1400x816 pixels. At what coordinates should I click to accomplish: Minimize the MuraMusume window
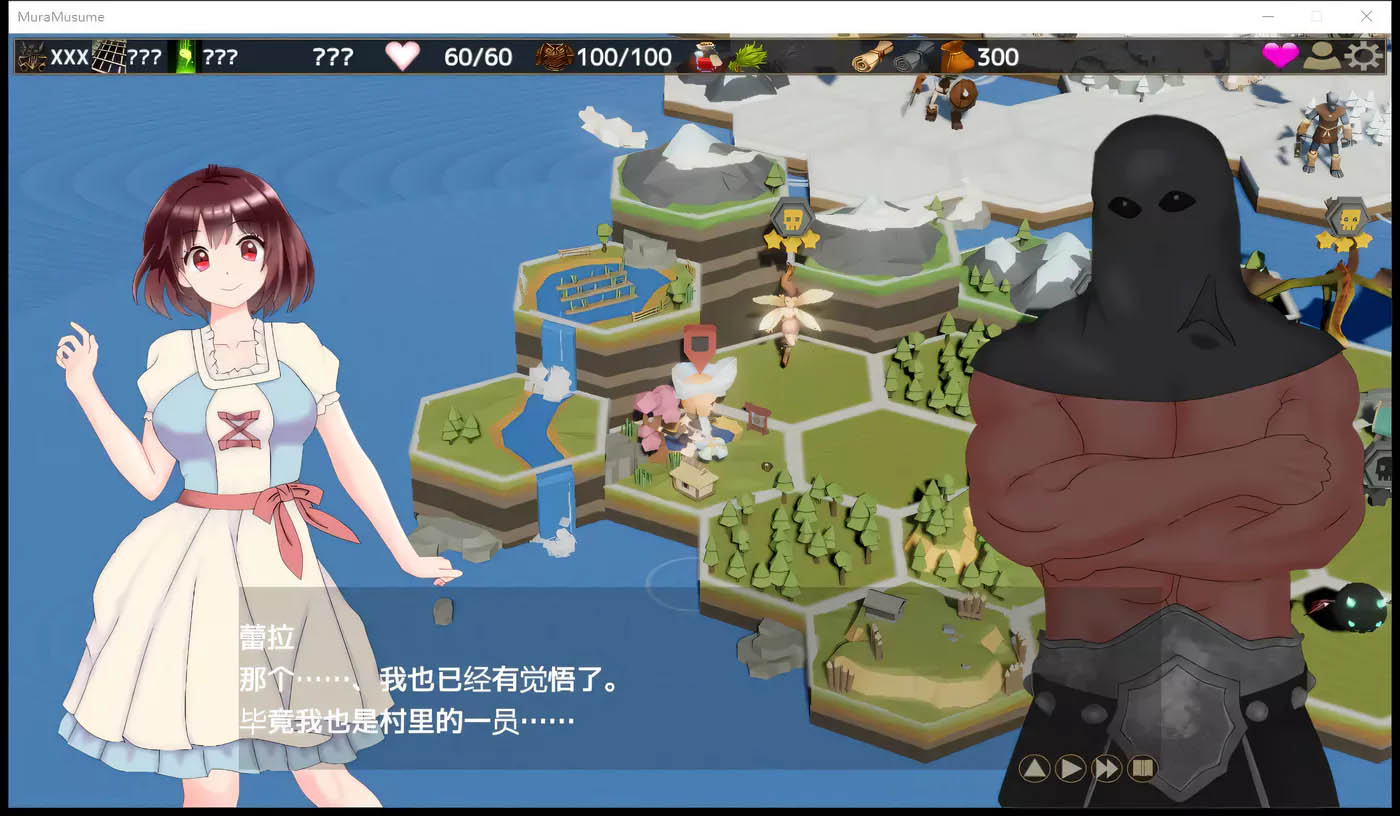tap(1268, 16)
